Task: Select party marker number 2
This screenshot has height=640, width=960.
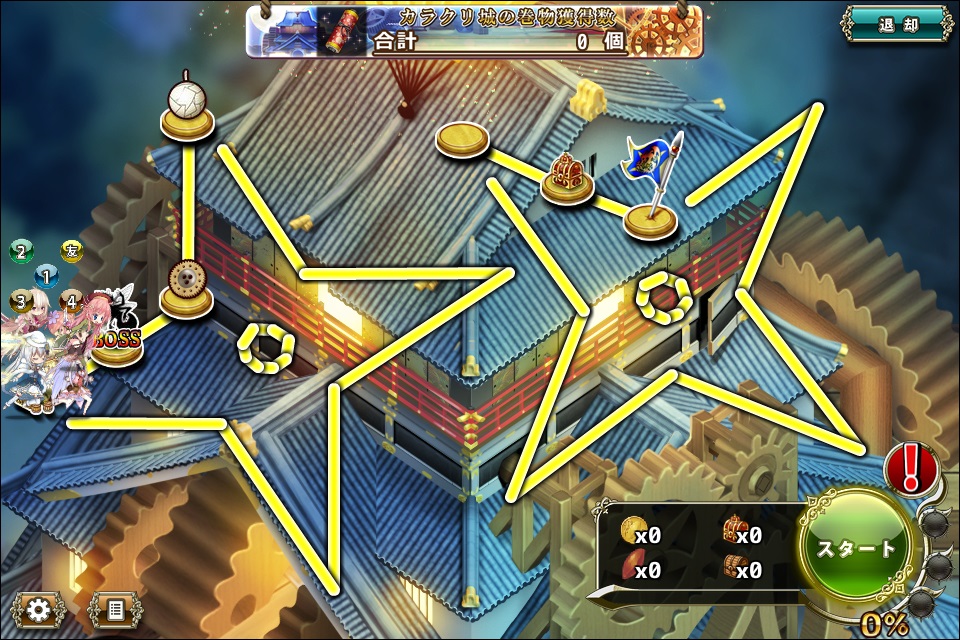Action: pyautogui.click(x=21, y=251)
